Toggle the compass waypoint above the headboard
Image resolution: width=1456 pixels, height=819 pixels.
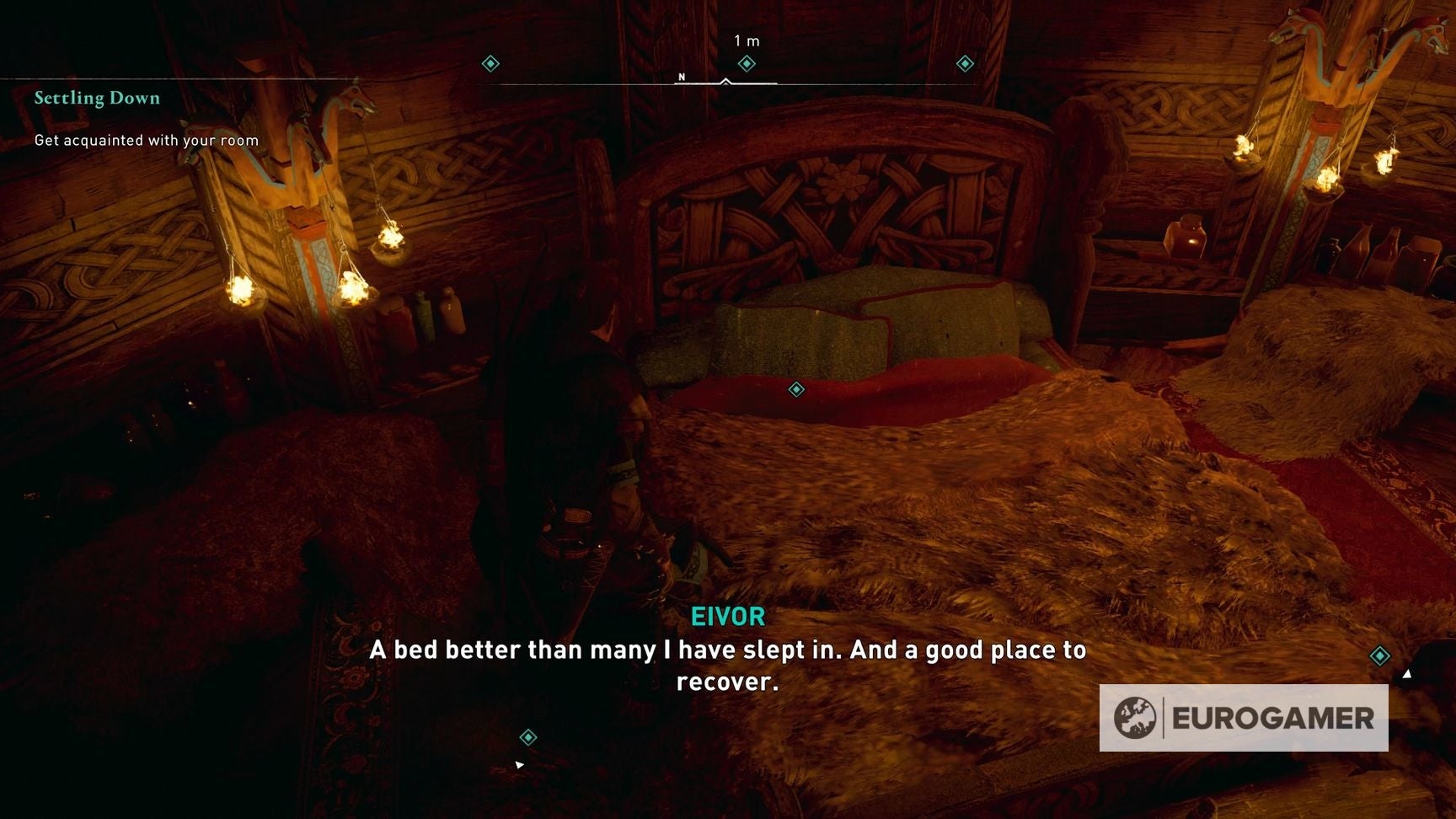pos(745,62)
